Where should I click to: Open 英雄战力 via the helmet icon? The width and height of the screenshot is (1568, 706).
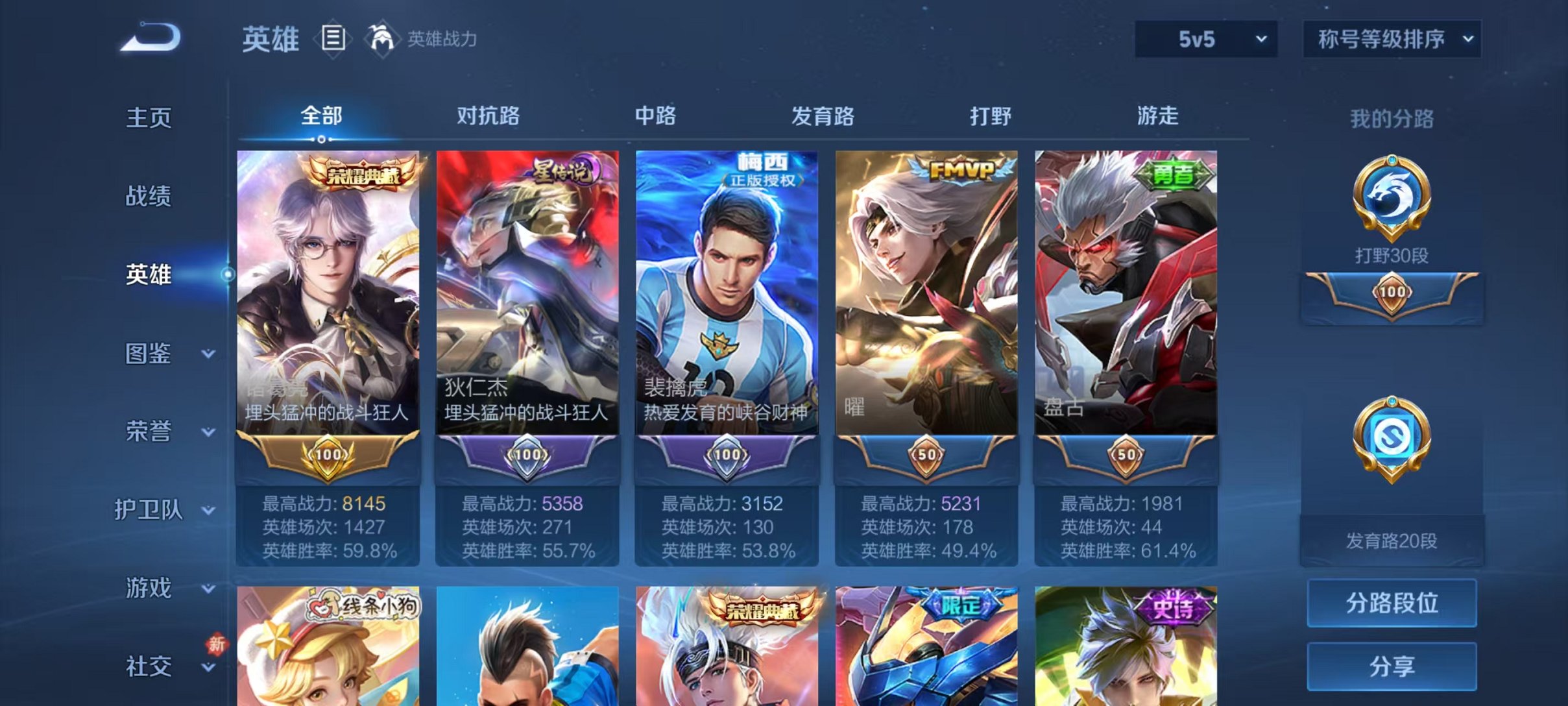pos(383,39)
